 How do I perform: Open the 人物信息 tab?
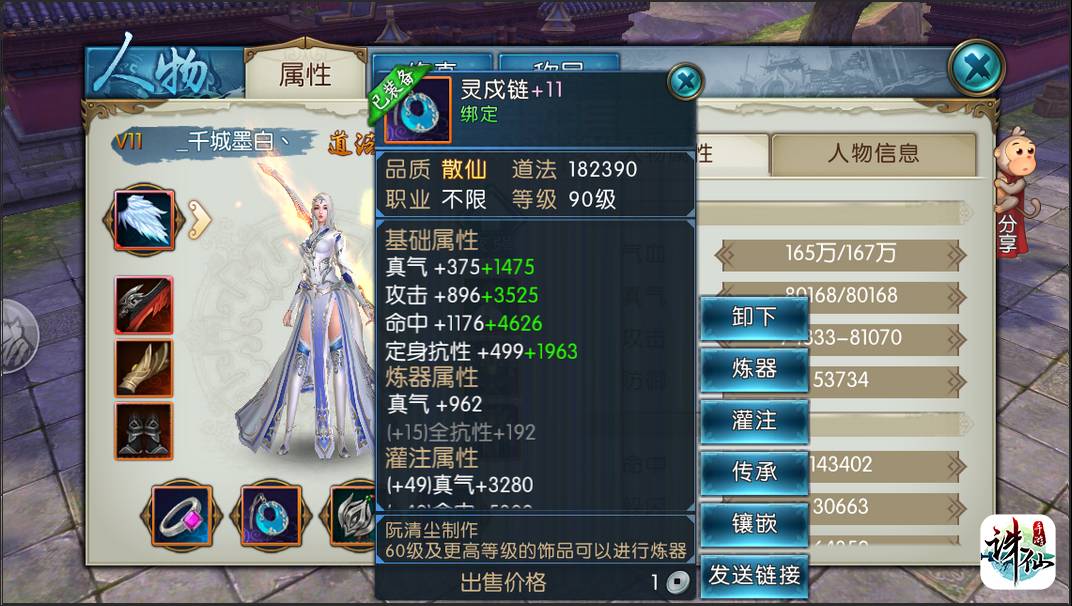tap(872, 153)
